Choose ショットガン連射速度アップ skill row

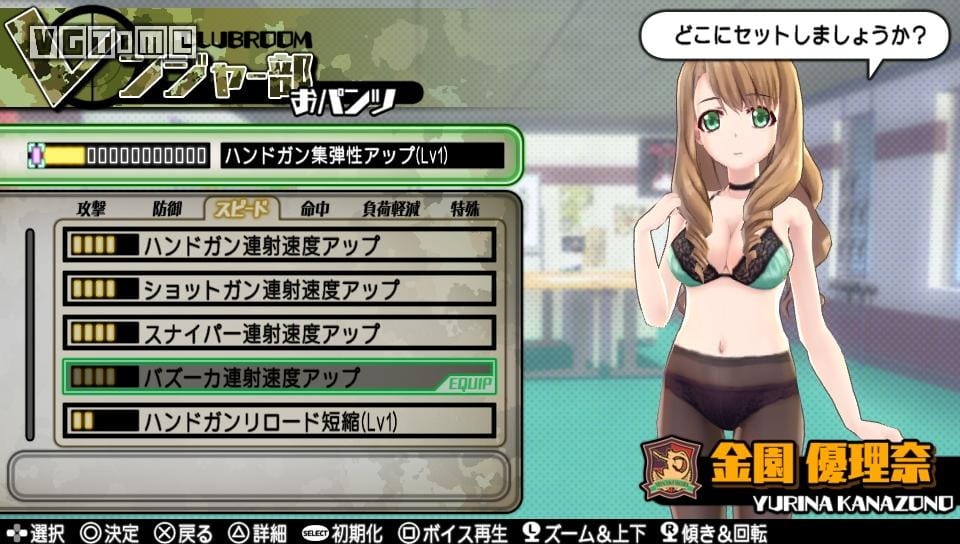279,289
